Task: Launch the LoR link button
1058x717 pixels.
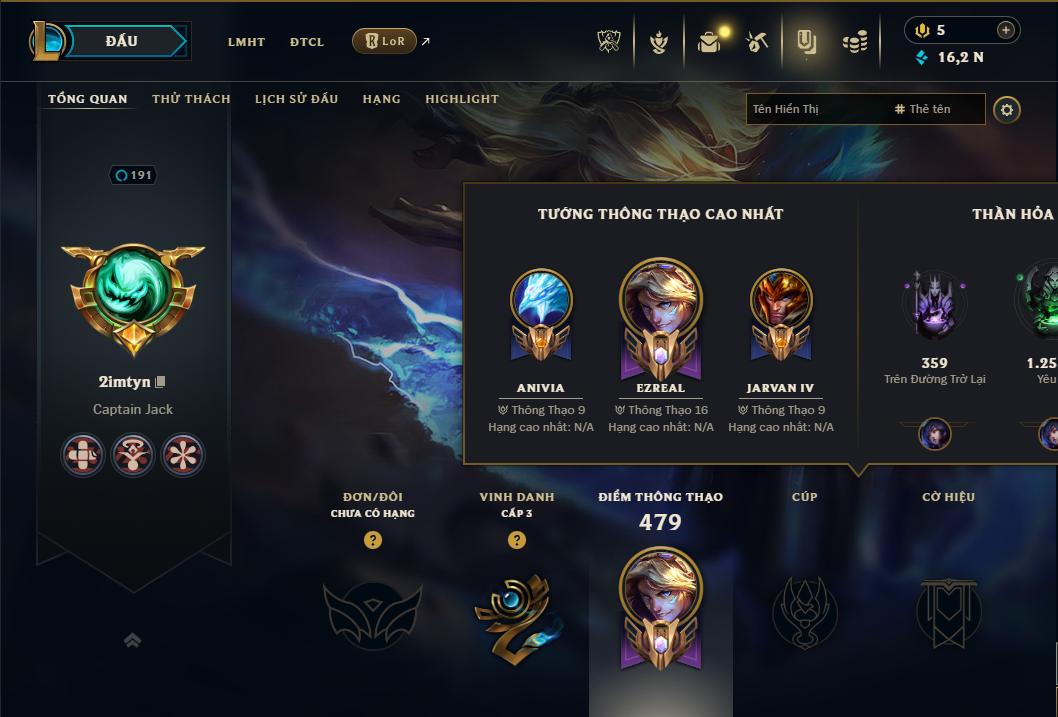Action: pyautogui.click(x=384, y=41)
